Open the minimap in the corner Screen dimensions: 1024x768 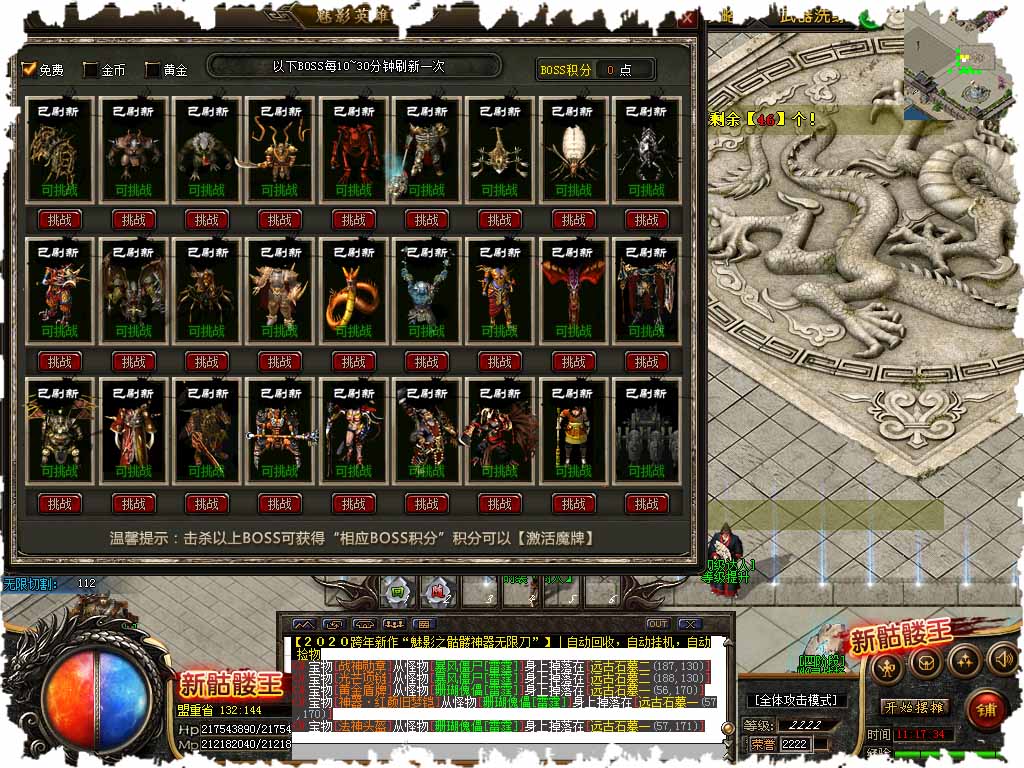click(963, 60)
